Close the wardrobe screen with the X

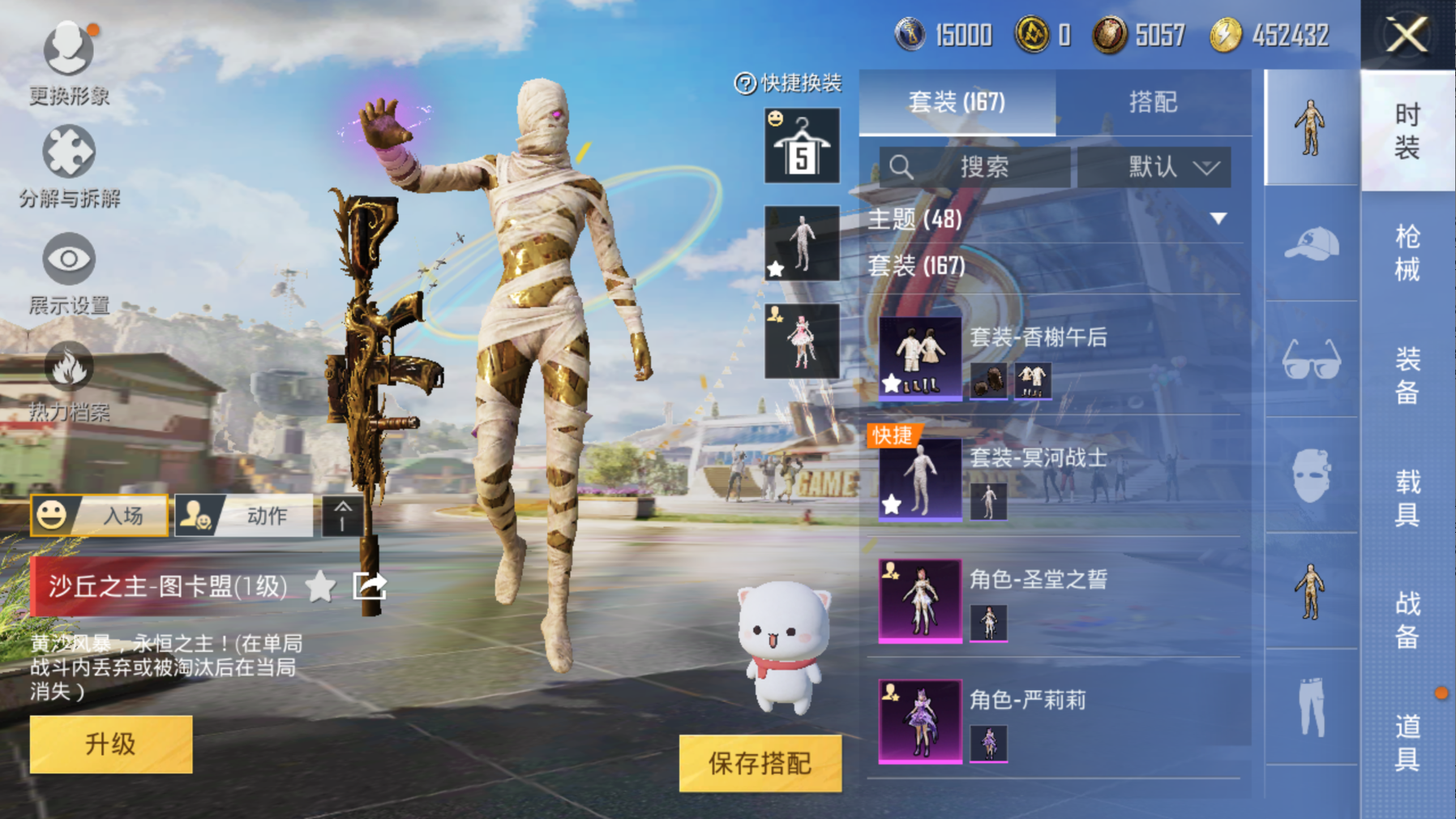[1407, 35]
